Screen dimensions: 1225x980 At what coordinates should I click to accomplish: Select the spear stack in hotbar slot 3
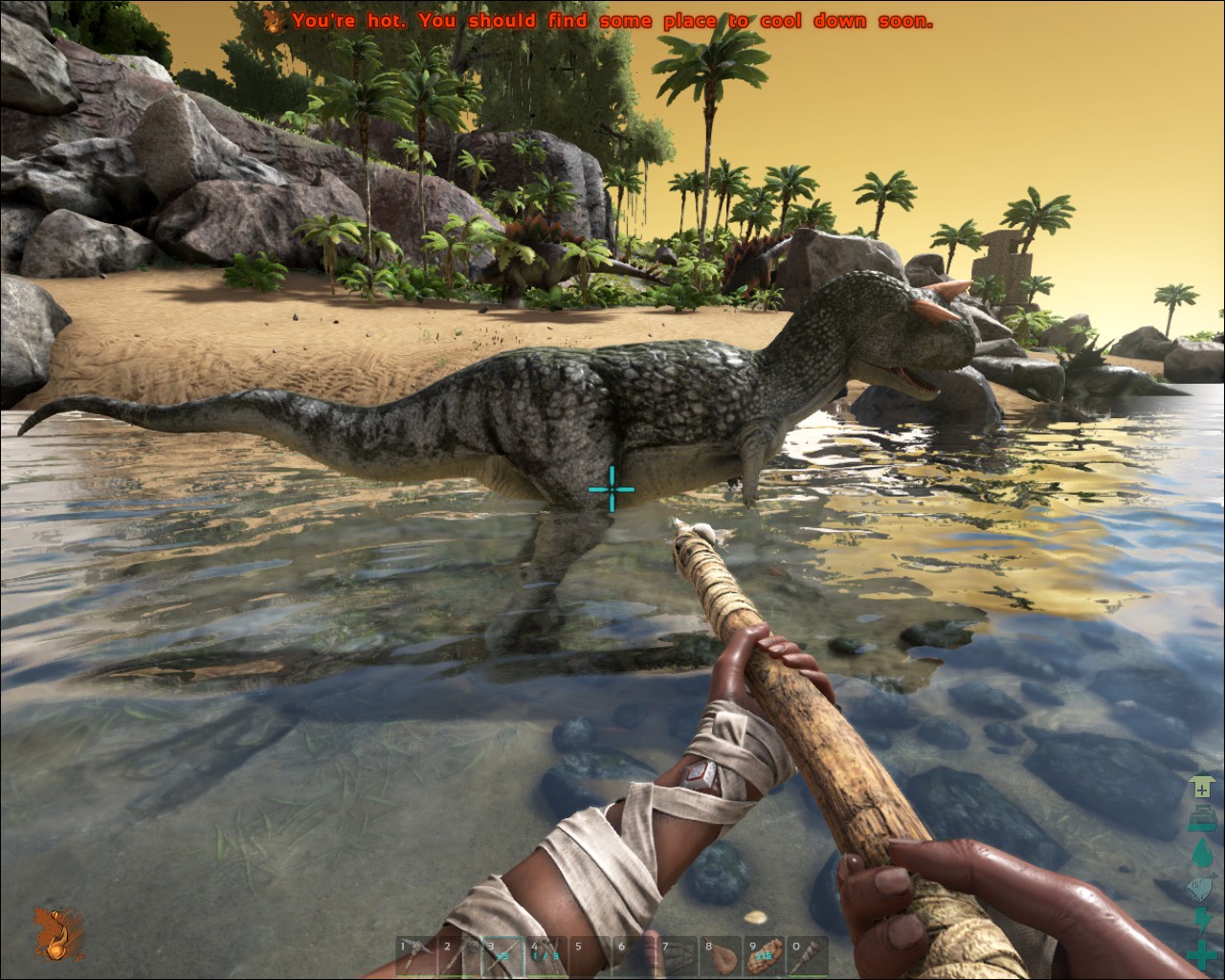(x=502, y=957)
